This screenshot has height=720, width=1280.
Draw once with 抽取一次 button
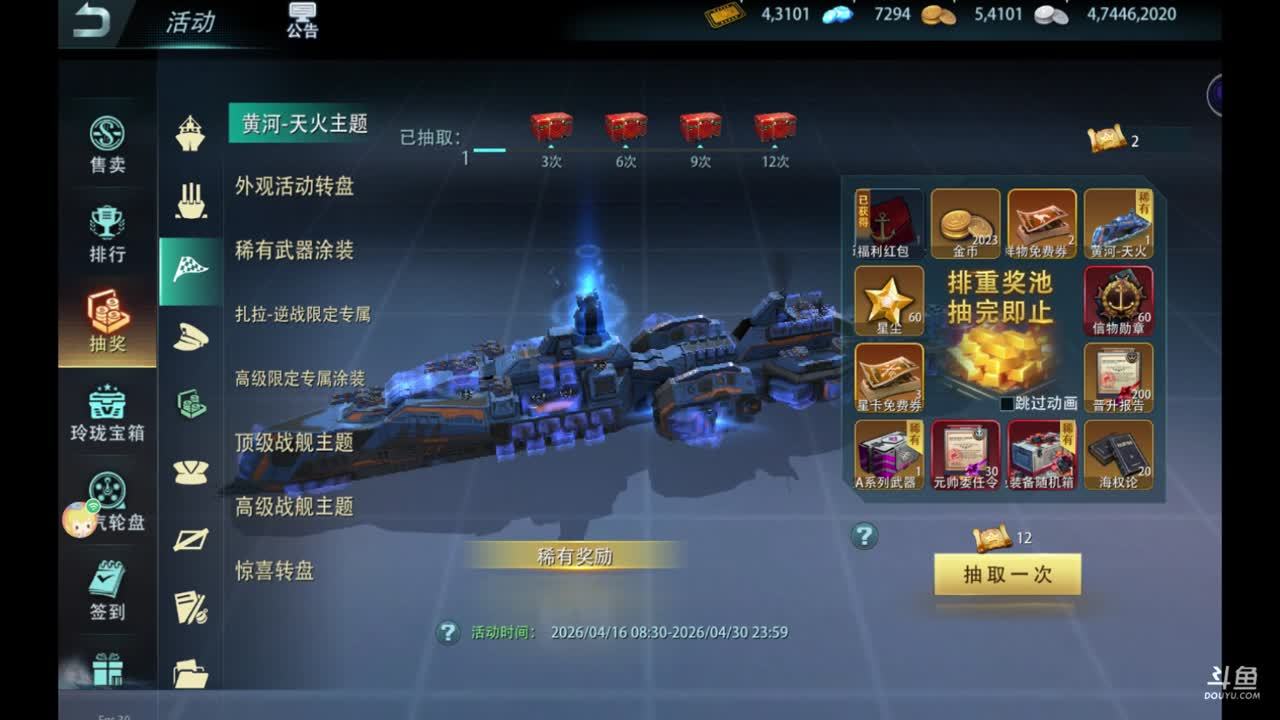coord(1007,575)
